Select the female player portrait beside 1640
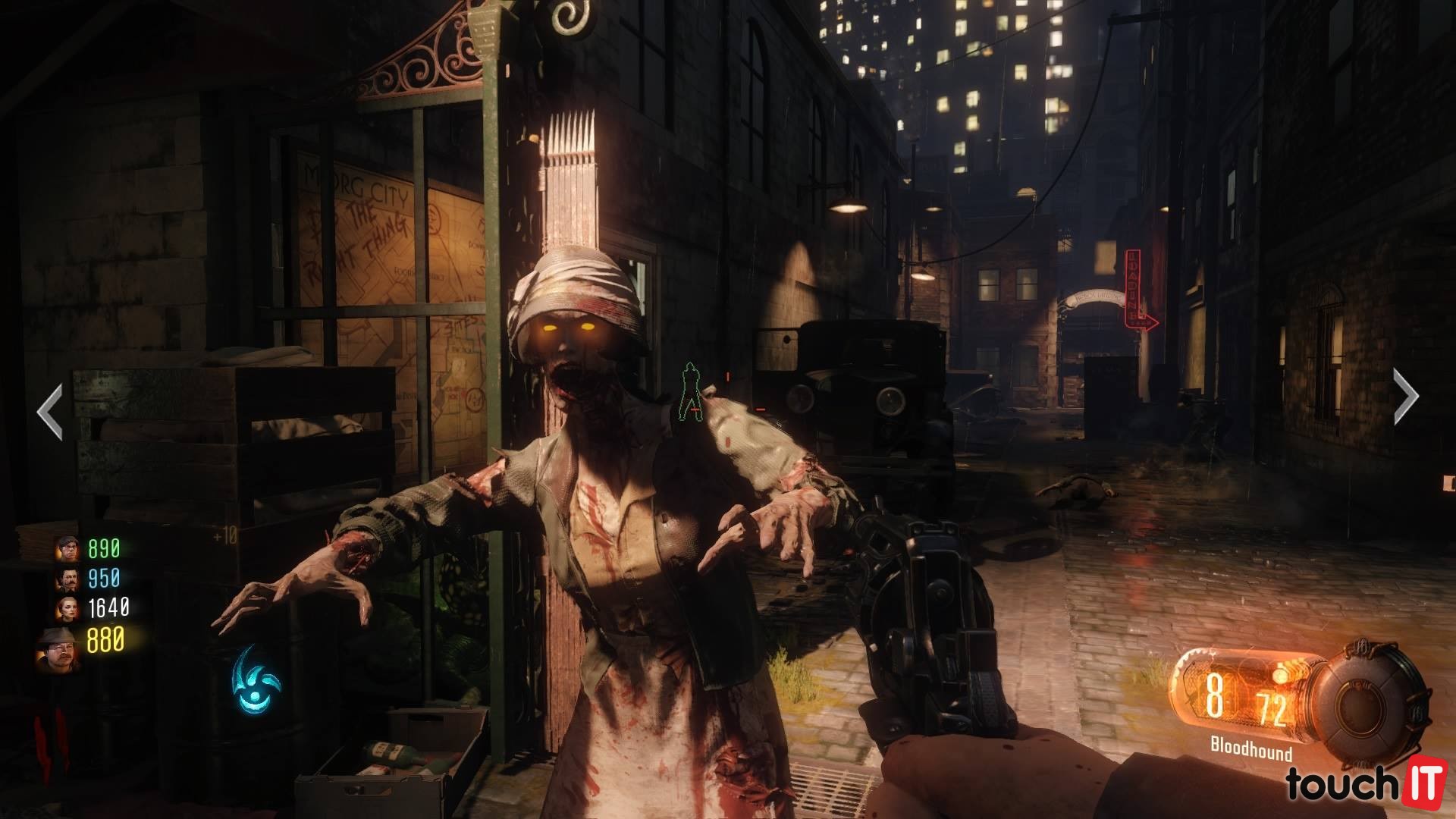The image size is (1456, 819). (x=67, y=608)
